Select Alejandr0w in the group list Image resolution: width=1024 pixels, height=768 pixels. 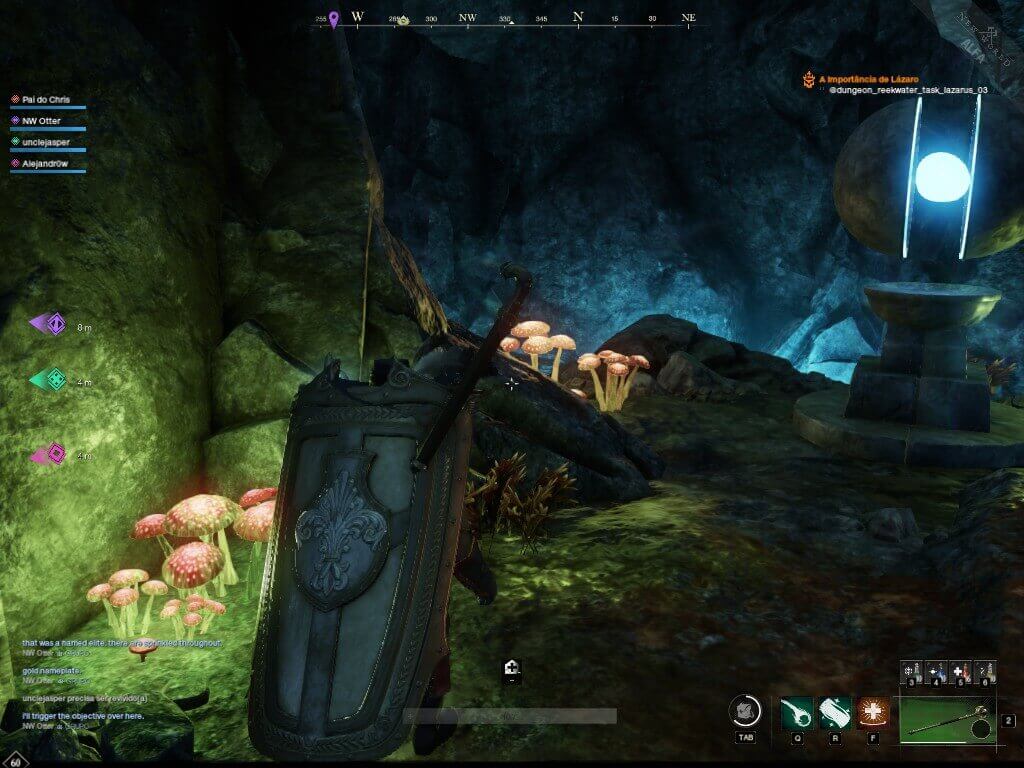(x=46, y=162)
